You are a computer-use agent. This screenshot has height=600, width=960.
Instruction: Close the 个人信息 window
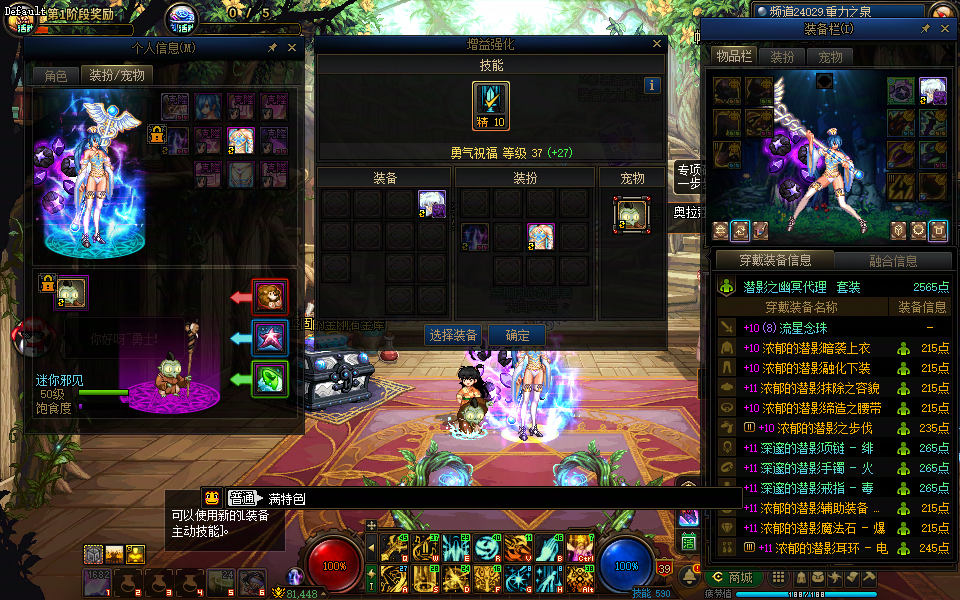pos(292,48)
